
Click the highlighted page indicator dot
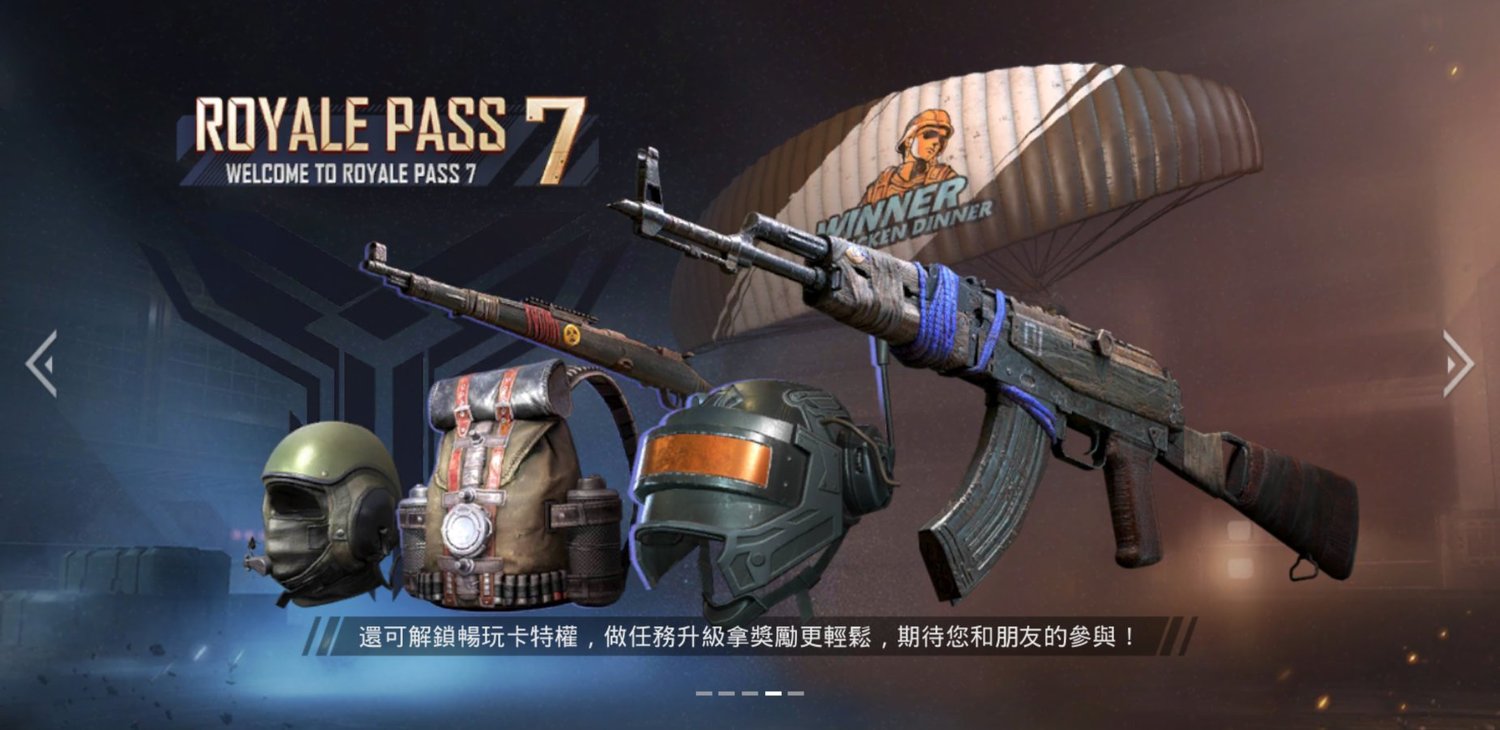point(773,692)
